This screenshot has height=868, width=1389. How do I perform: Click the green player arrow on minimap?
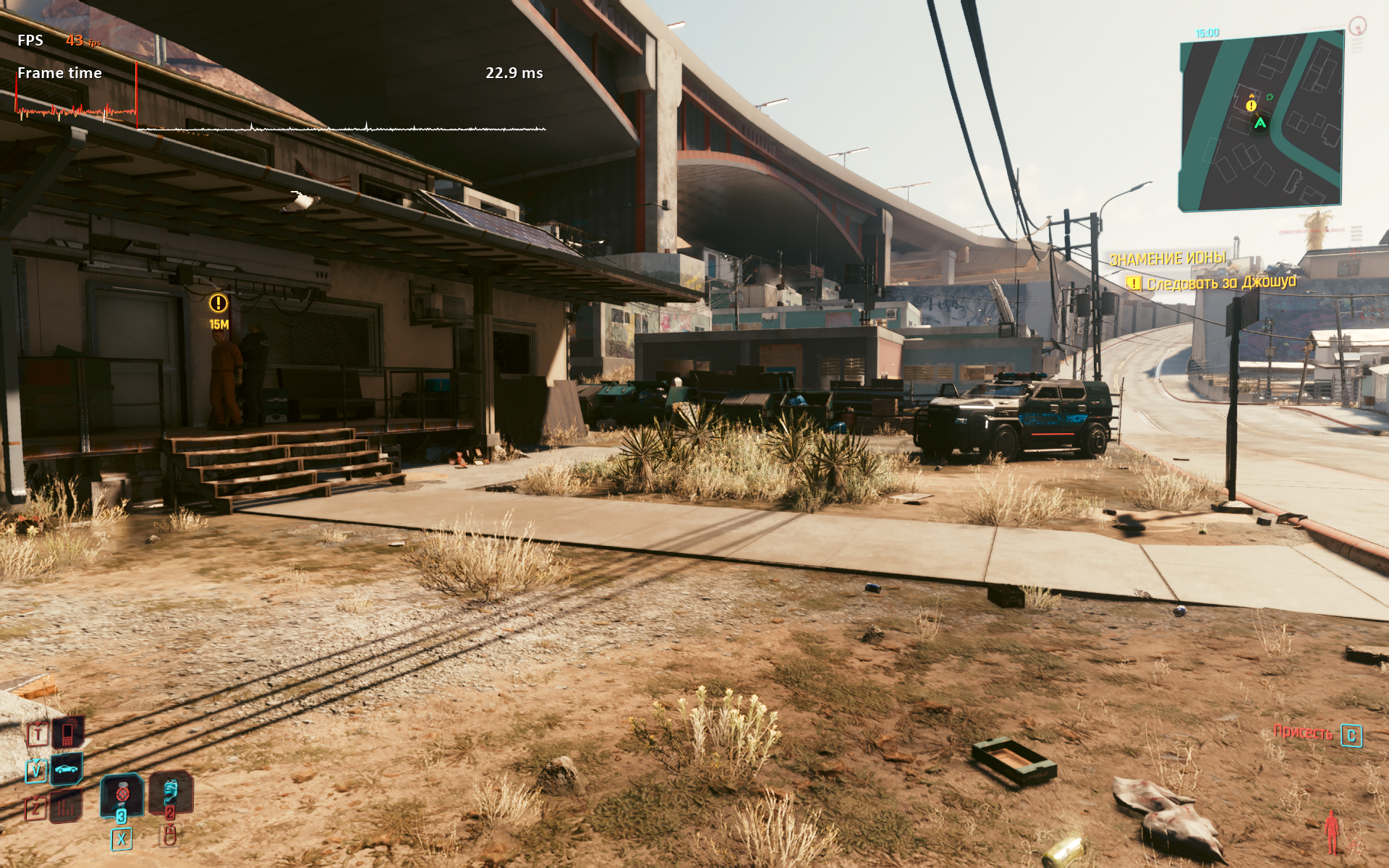(x=1260, y=123)
